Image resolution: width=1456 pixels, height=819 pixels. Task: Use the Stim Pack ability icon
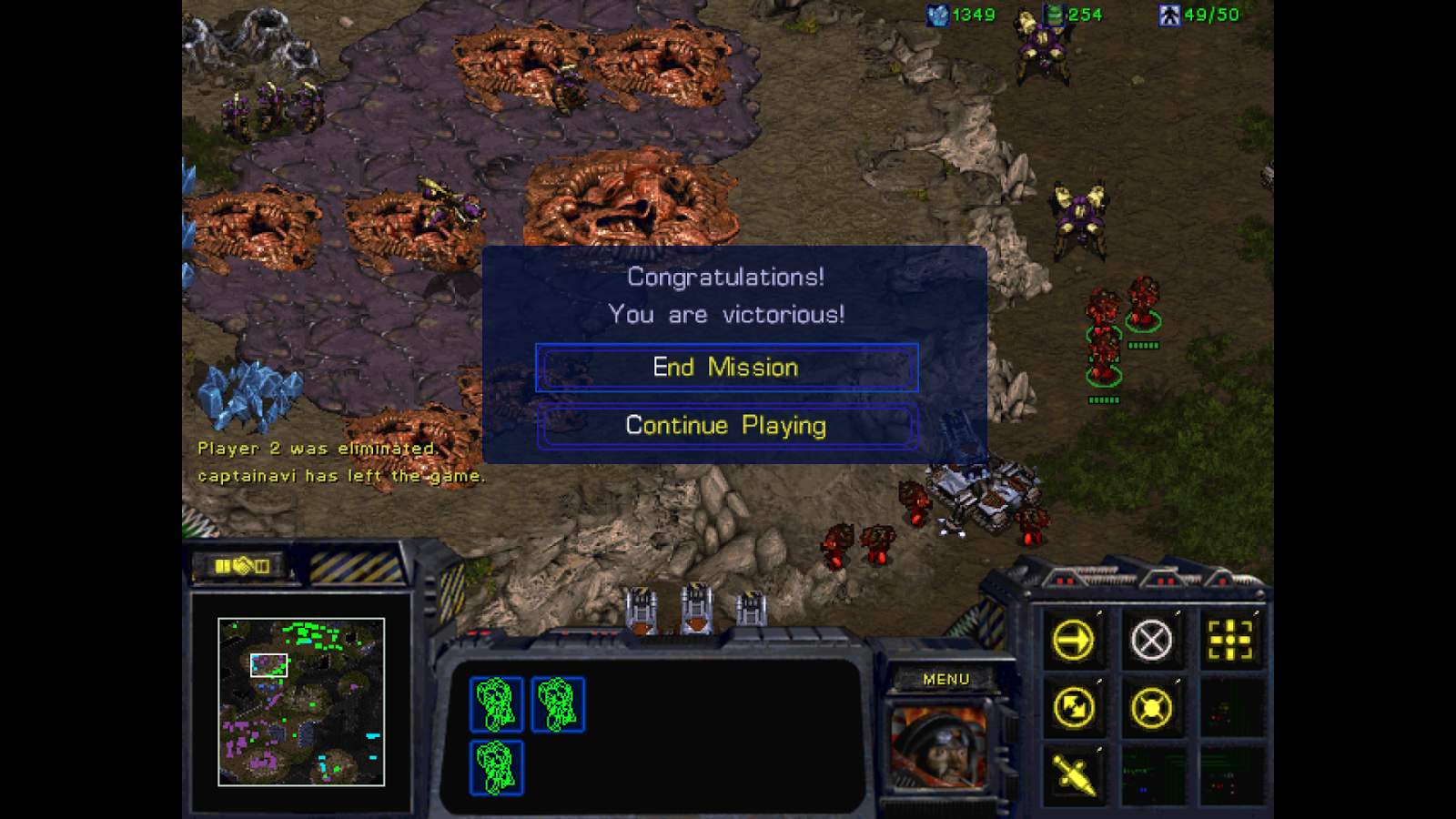pyautogui.click(x=1075, y=774)
